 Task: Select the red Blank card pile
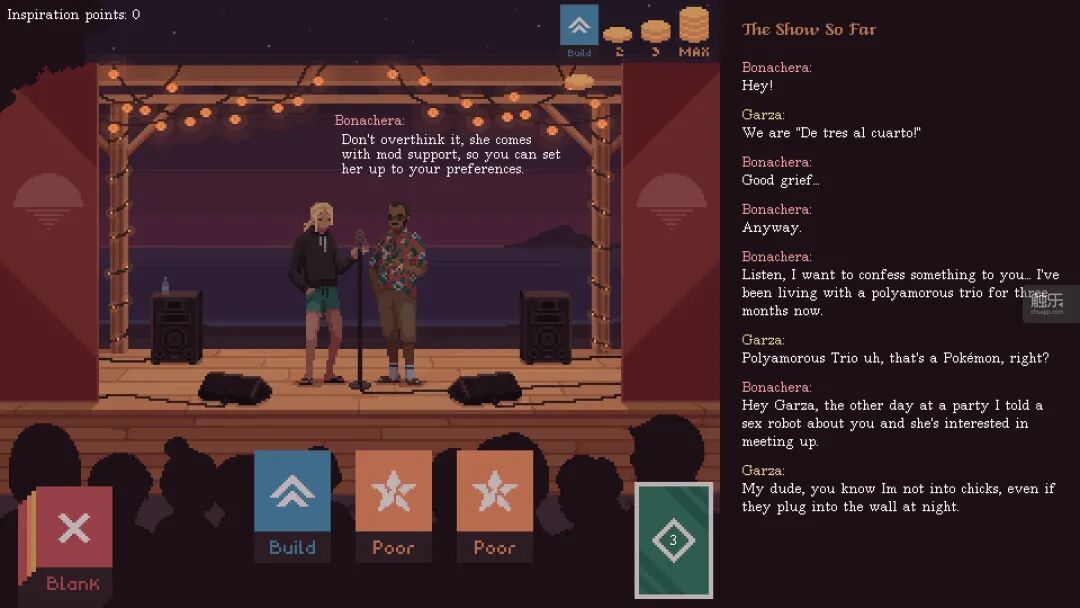(72, 537)
